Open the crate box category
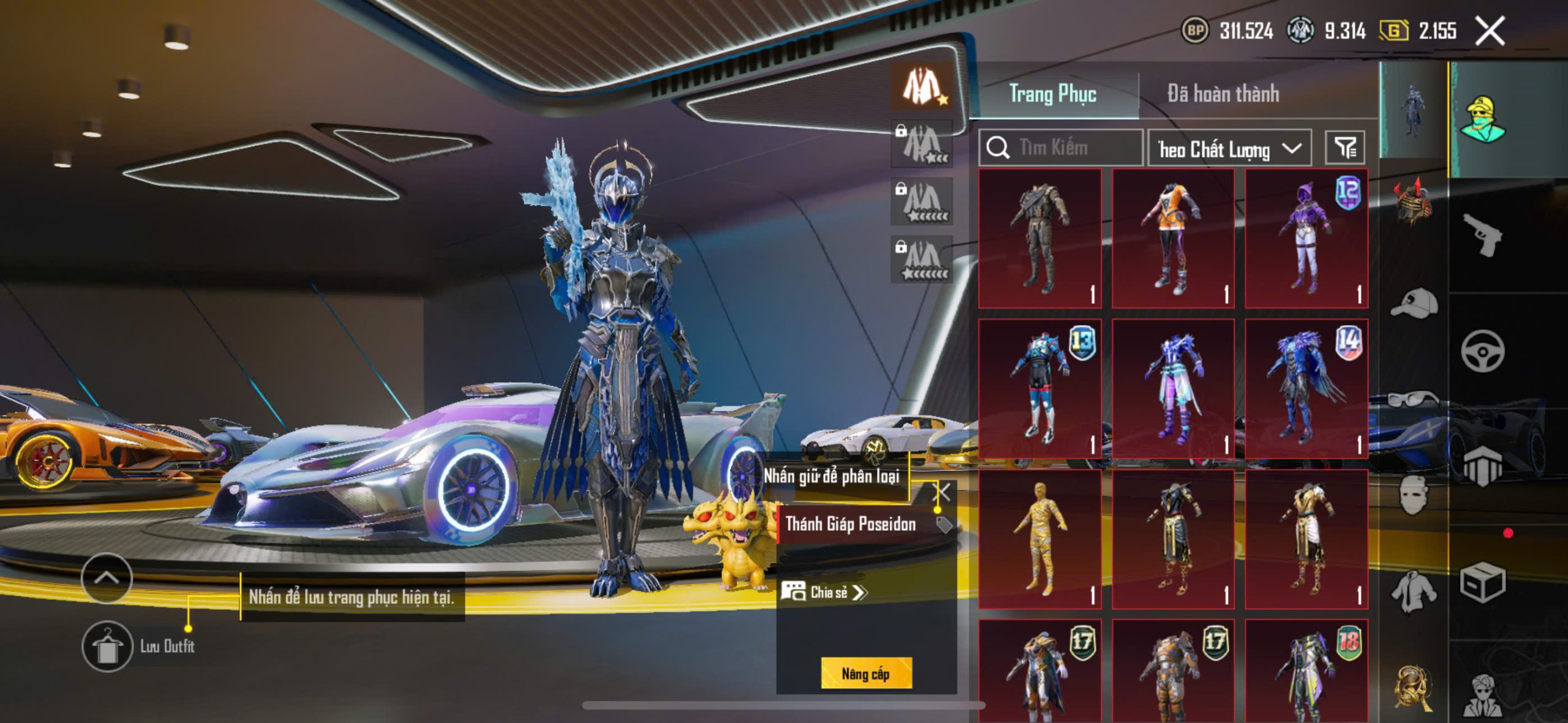Screen dimensions: 1568x723 point(1482,583)
